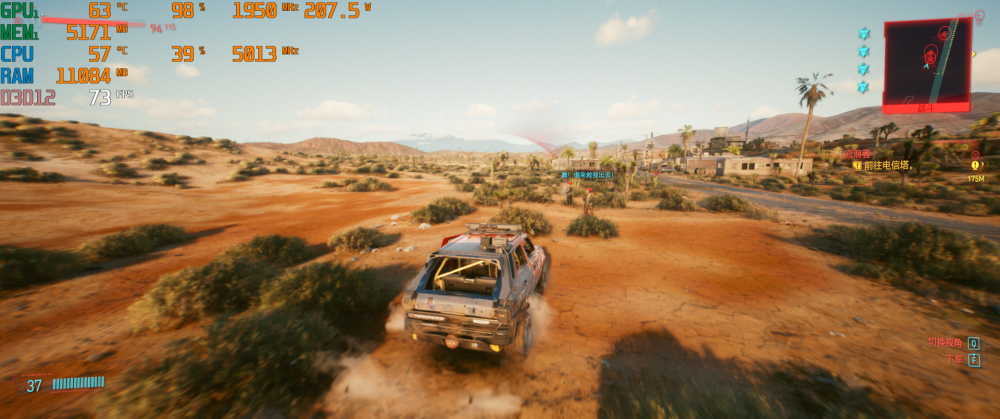Screen dimensions: 1000x419
Task: Select the 前往电信塔 quest objective
Action: [886, 165]
